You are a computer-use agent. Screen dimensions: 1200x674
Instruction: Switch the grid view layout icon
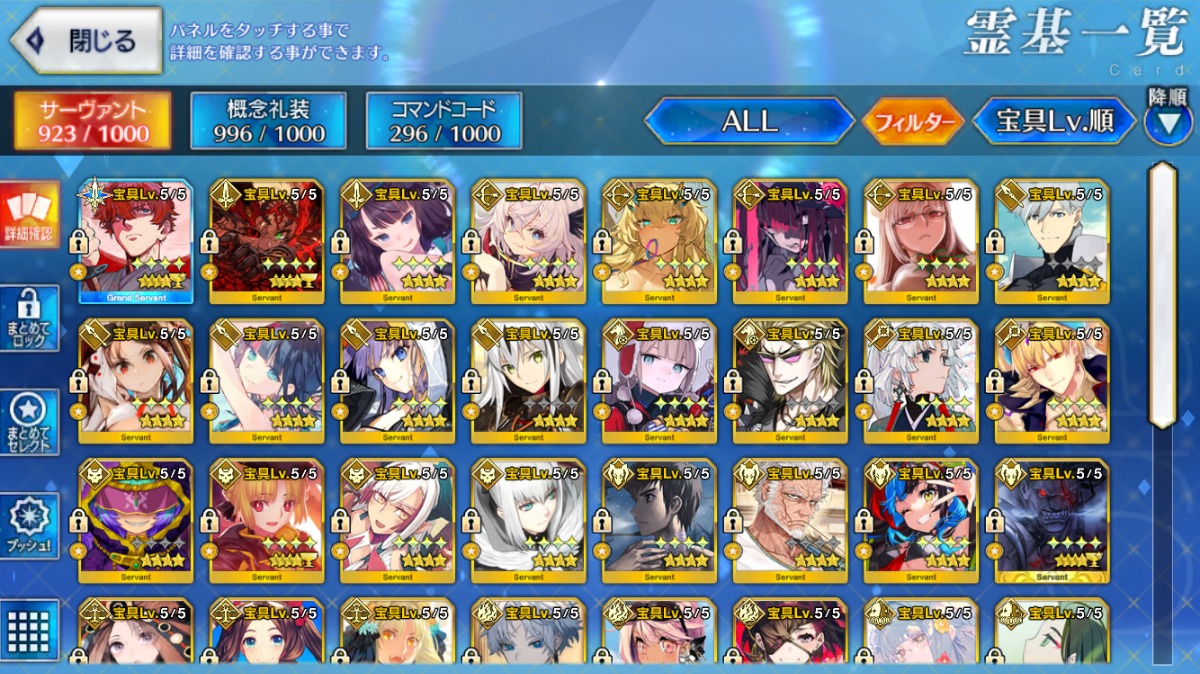click(x=29, y=627)
